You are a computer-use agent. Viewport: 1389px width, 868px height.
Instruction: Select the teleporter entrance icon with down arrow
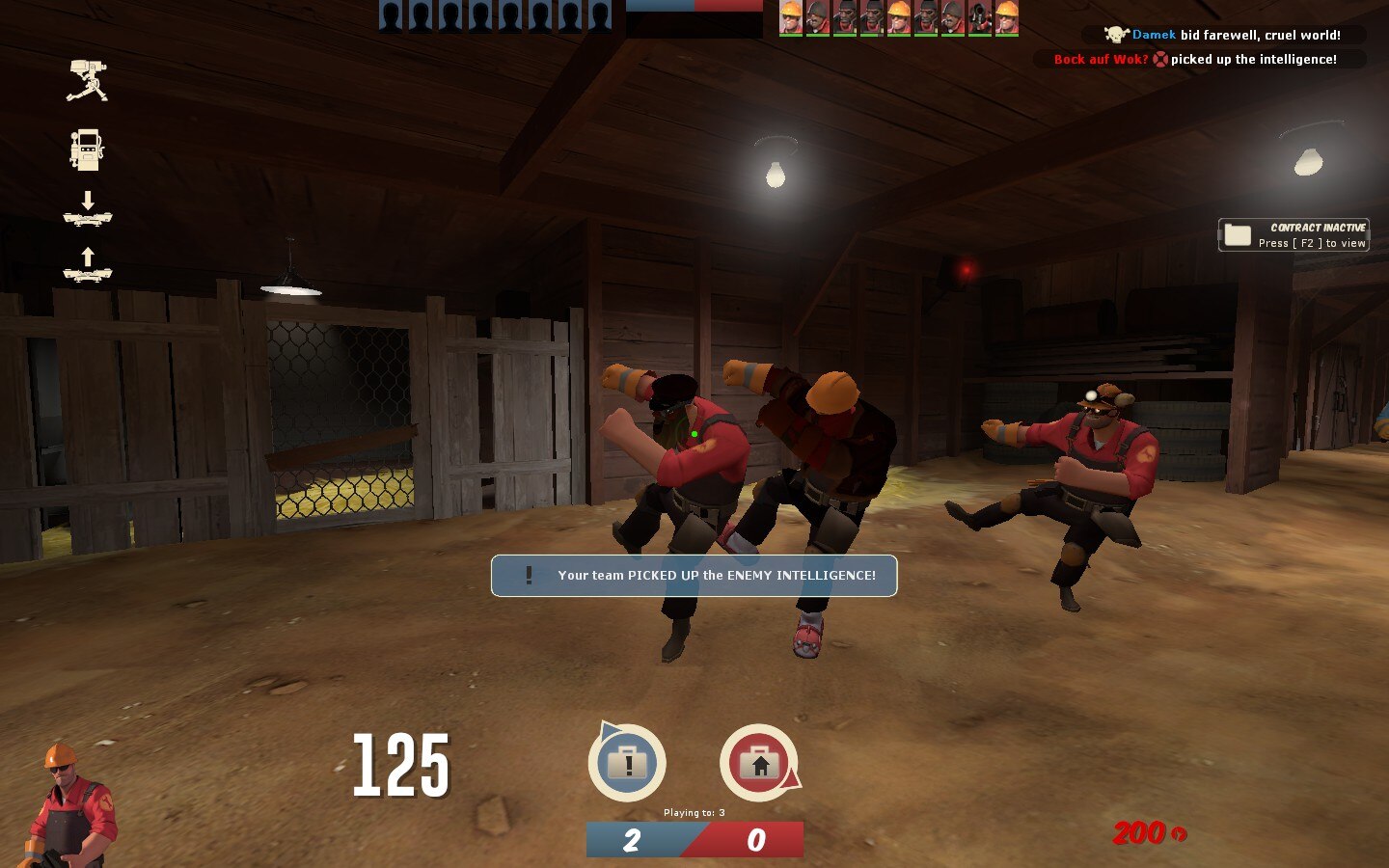88,208
